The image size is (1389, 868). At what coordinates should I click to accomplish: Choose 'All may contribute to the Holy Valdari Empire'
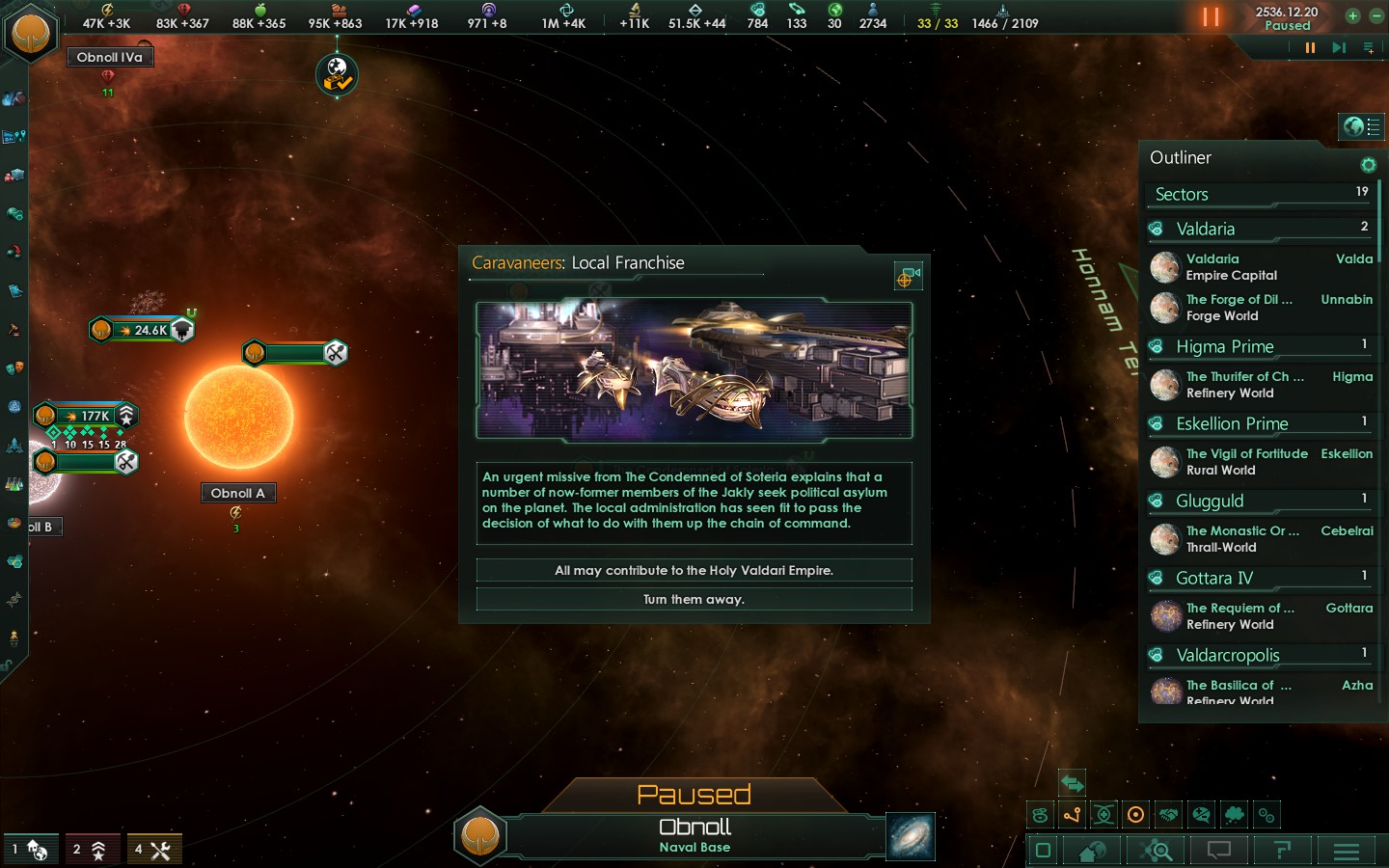694,570
